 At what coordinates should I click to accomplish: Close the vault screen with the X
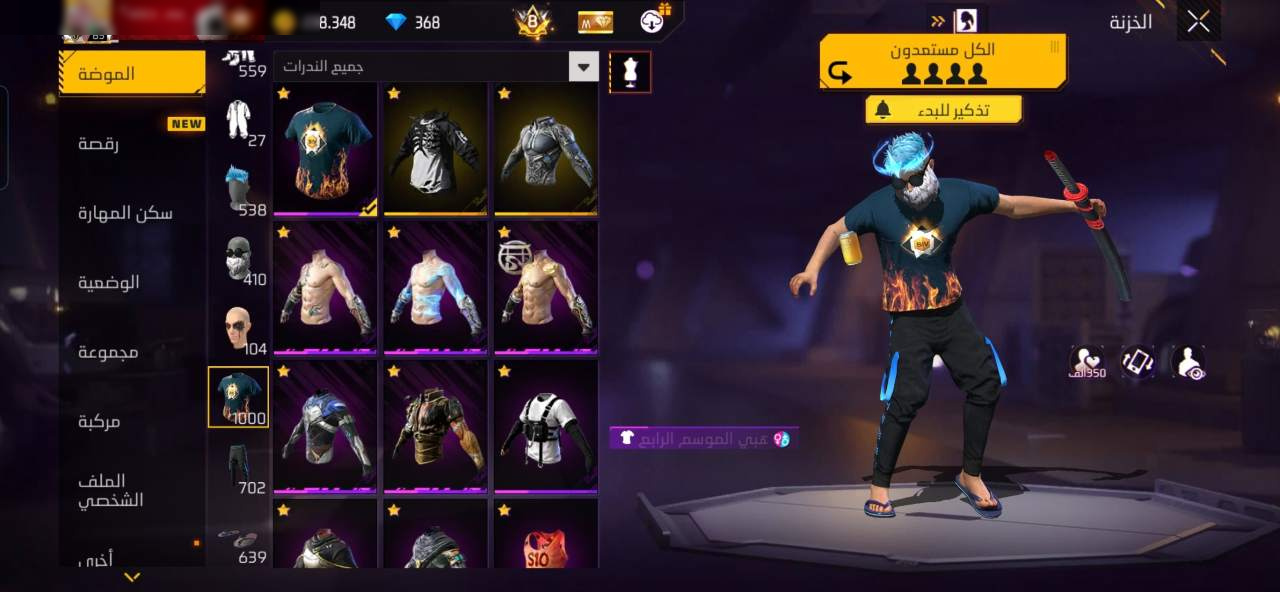coord(1198,23)
